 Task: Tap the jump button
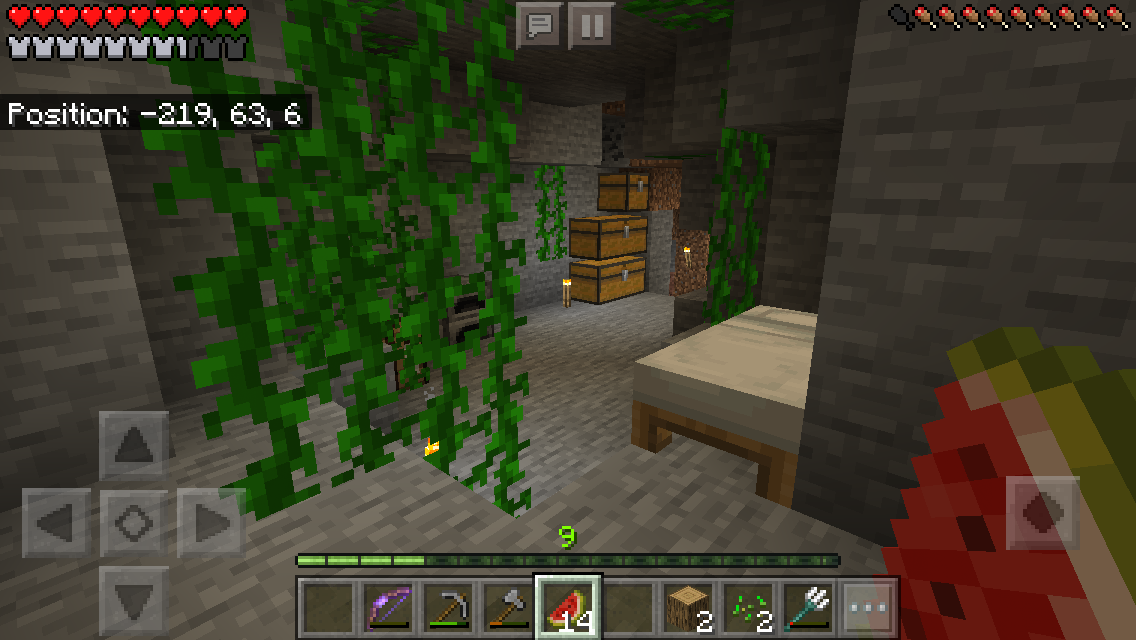[x=1043, y=513]
